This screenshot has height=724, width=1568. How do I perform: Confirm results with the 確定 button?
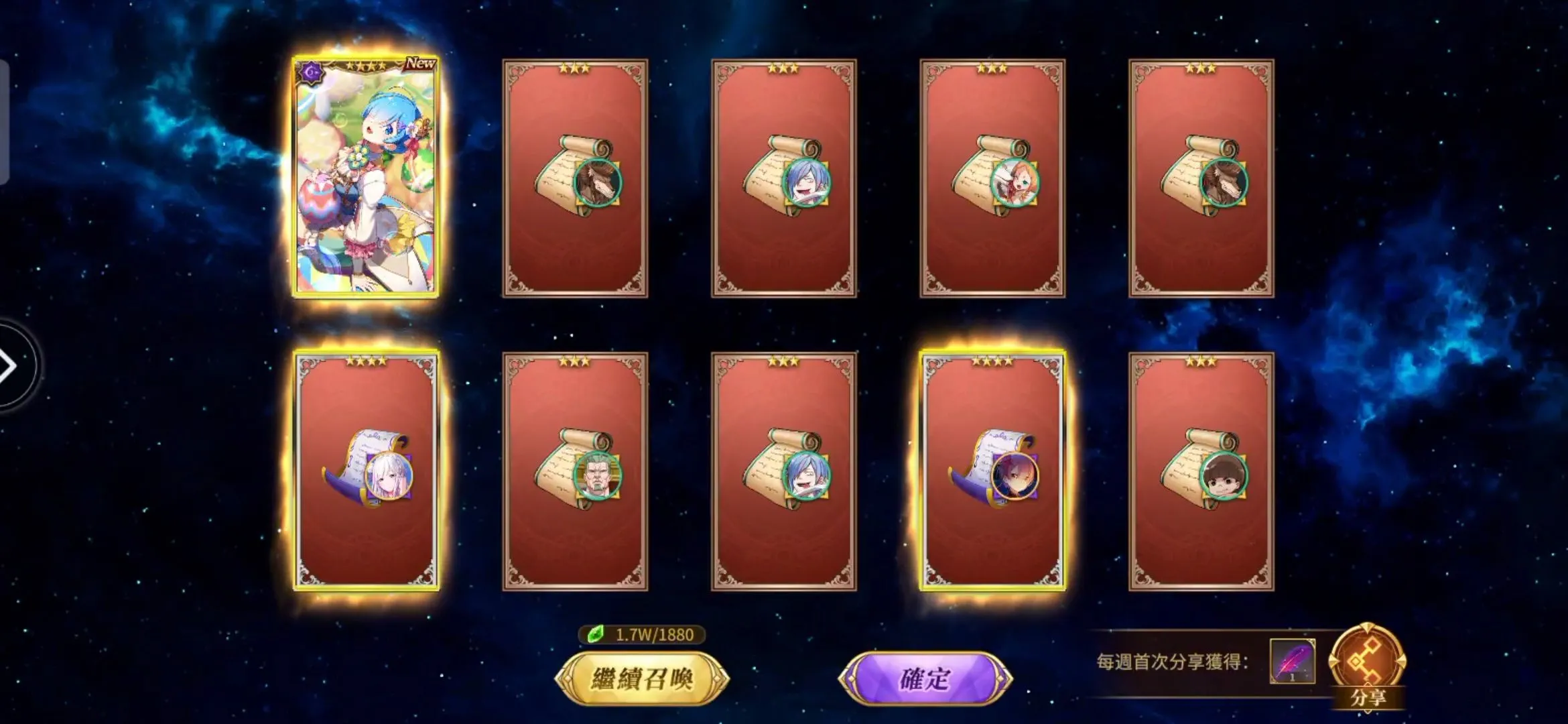click(925, 678)
